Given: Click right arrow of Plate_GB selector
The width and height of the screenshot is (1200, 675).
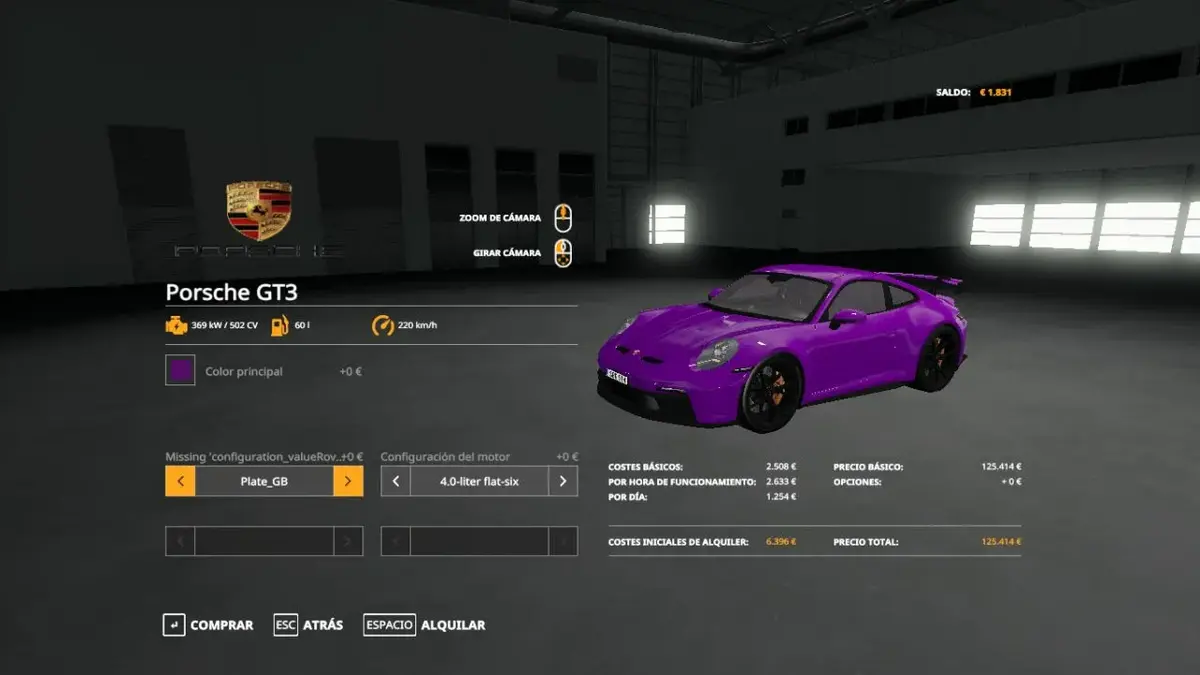Looking at the screenshot, I should (348, 481).
